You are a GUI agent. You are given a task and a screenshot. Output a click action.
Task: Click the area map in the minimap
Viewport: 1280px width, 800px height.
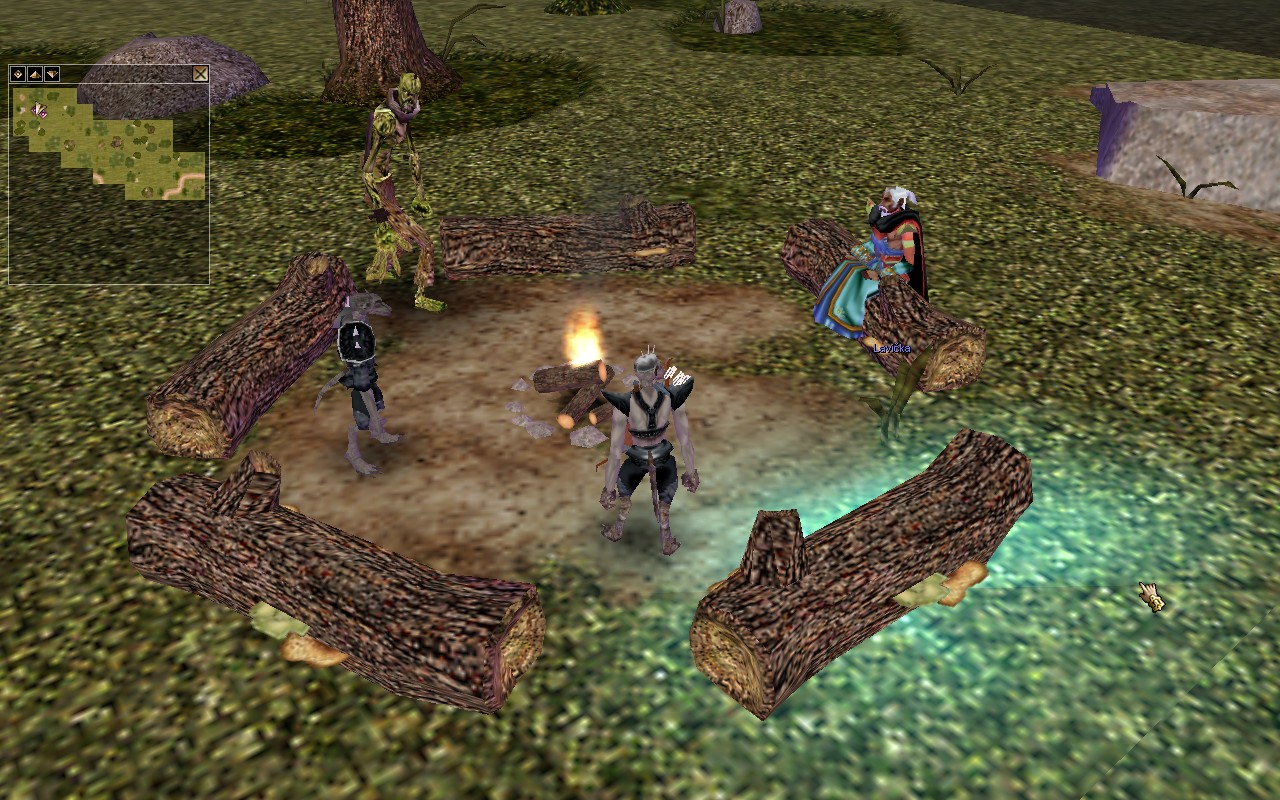coord(110,145)
